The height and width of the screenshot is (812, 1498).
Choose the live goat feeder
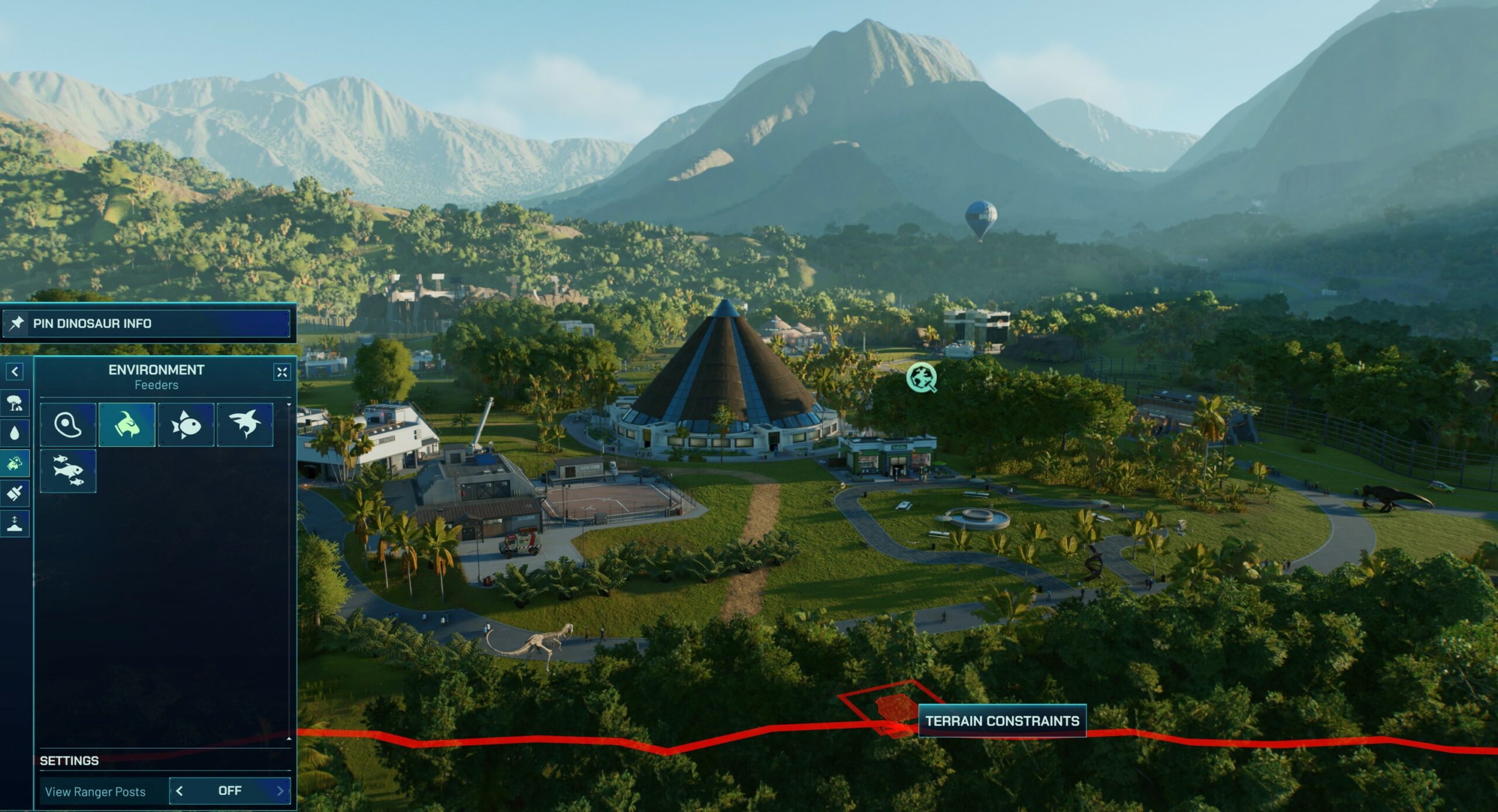coord(127,425)
